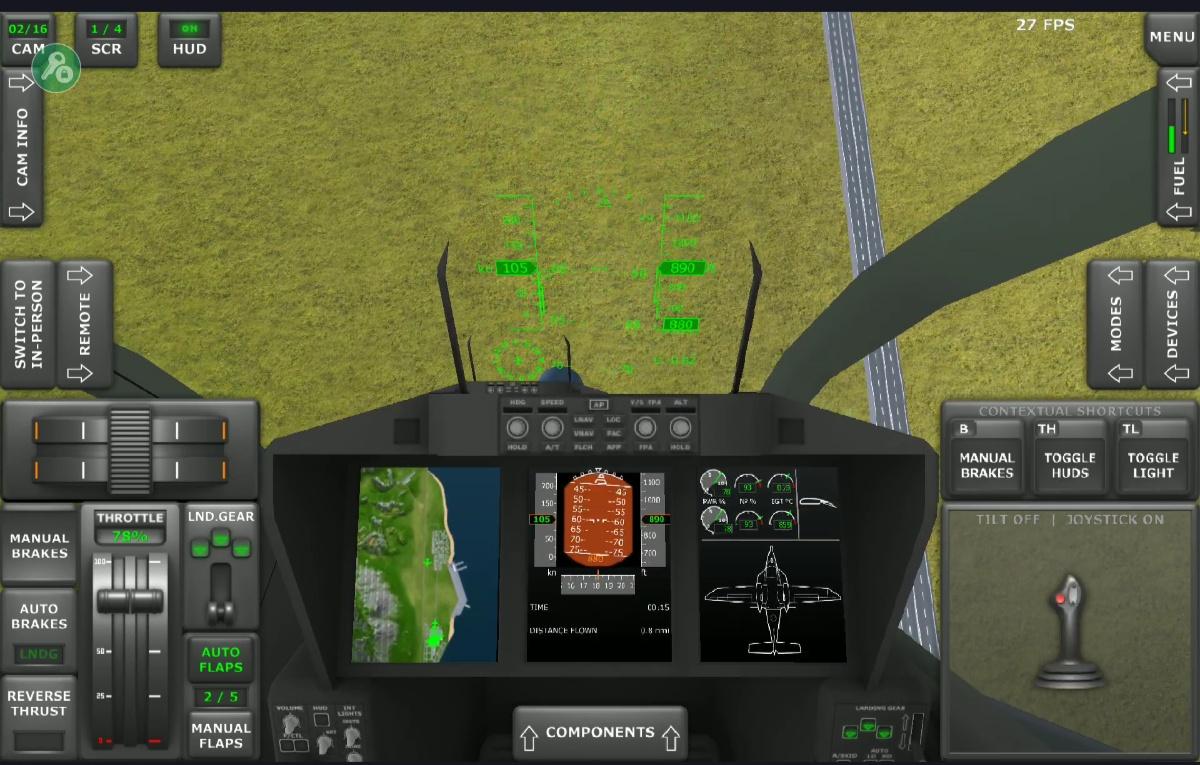The height and width of the screenshot is (765, 1200).
Task: Toggle the HUD on/off button
Action: coord(189,40)
